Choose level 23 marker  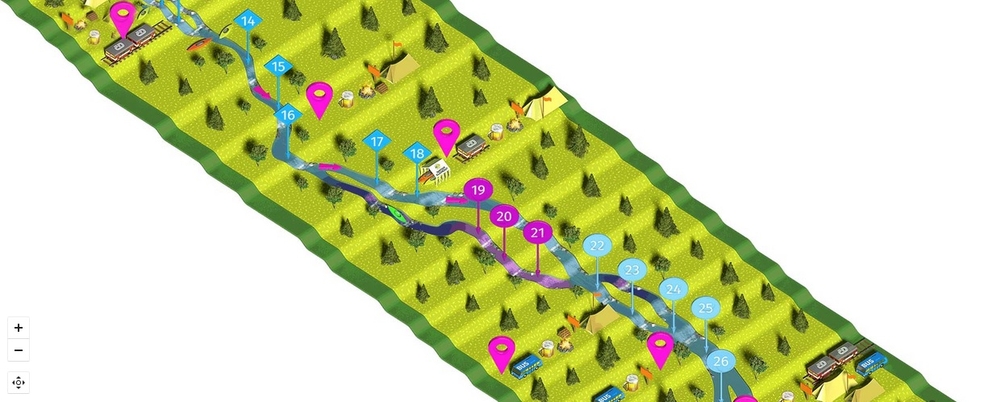[631, 270]
